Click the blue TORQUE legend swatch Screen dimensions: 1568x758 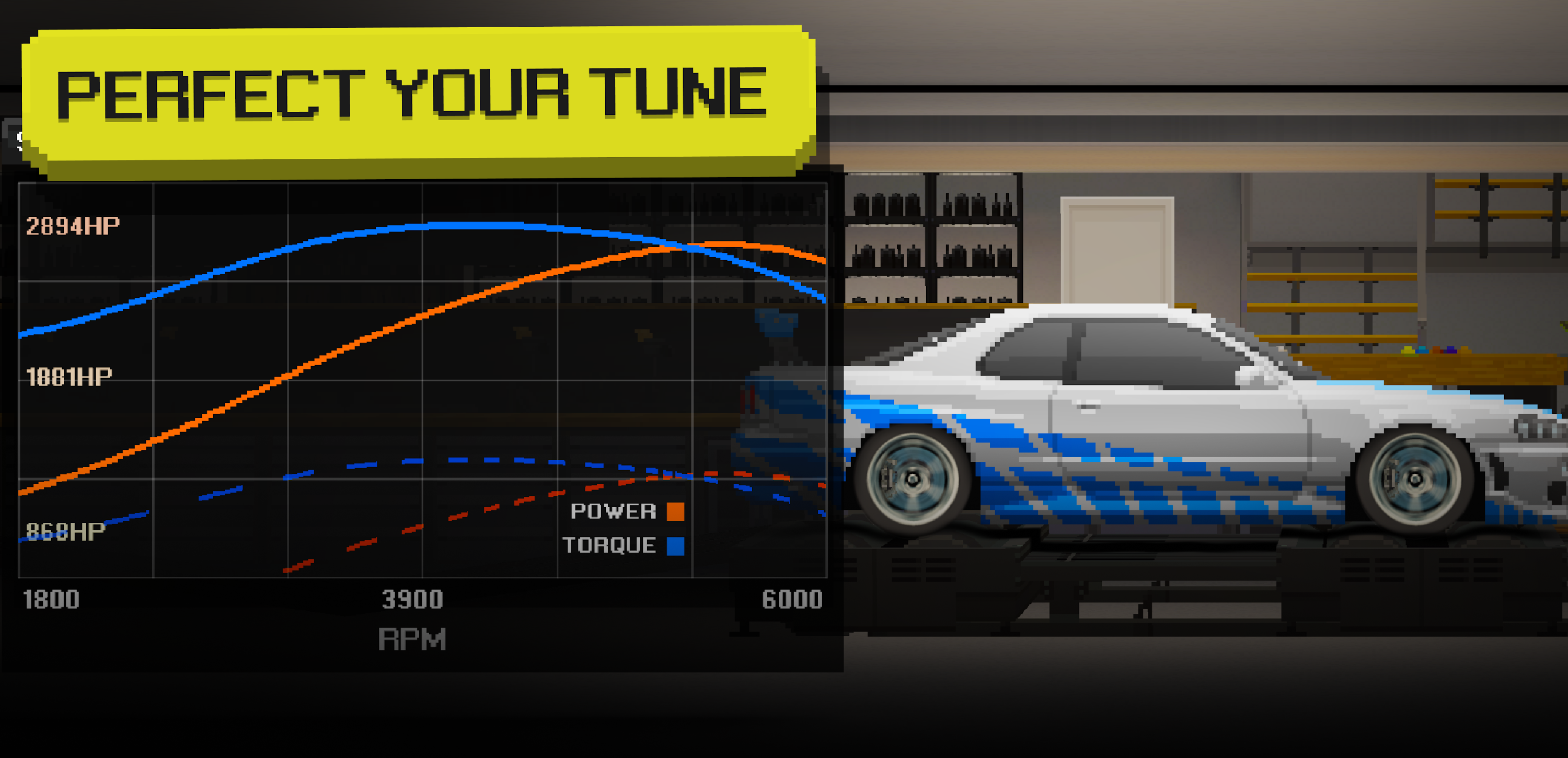coord(676,546)
